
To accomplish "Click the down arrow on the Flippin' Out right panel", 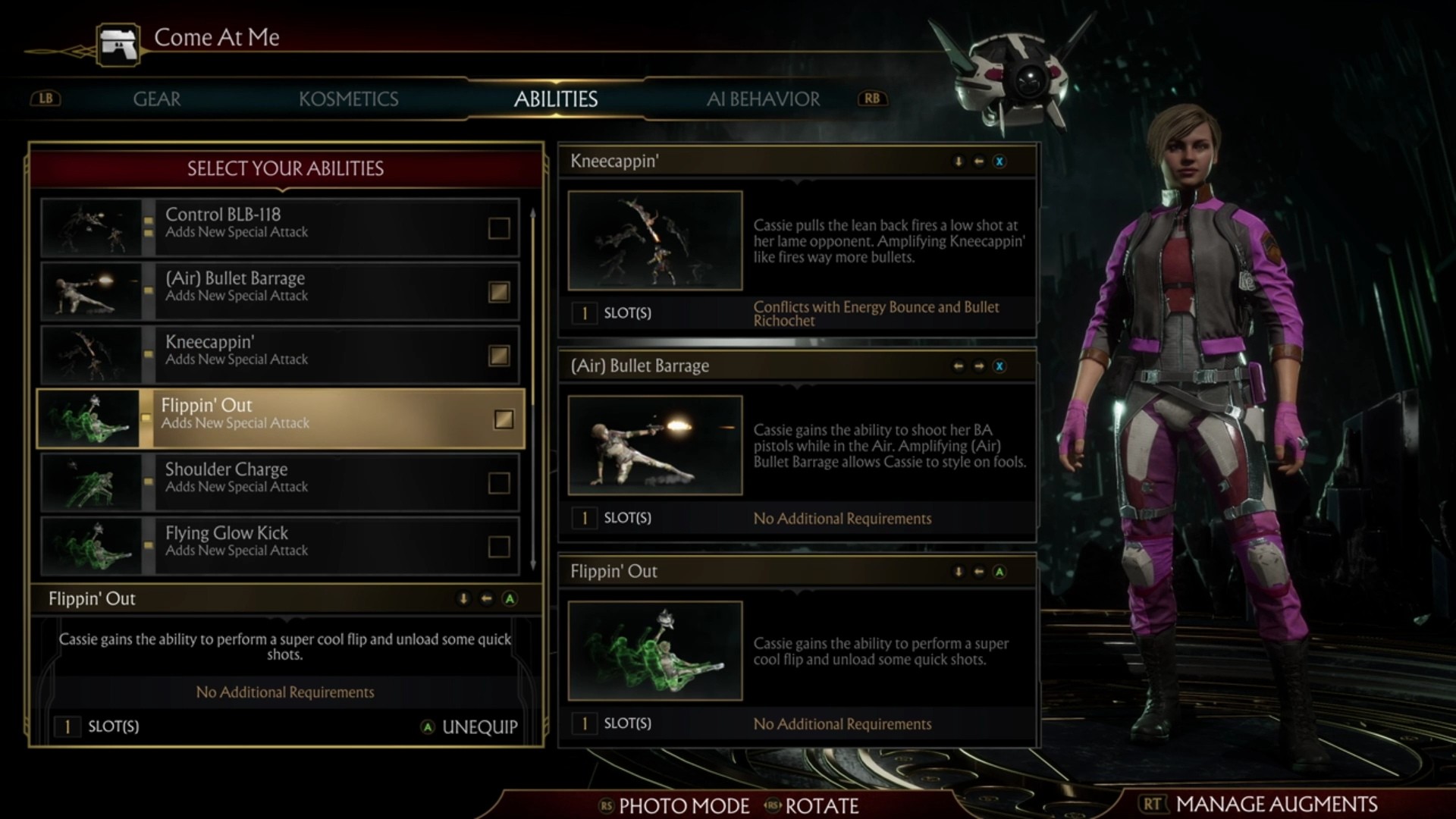I will [959, 572].
